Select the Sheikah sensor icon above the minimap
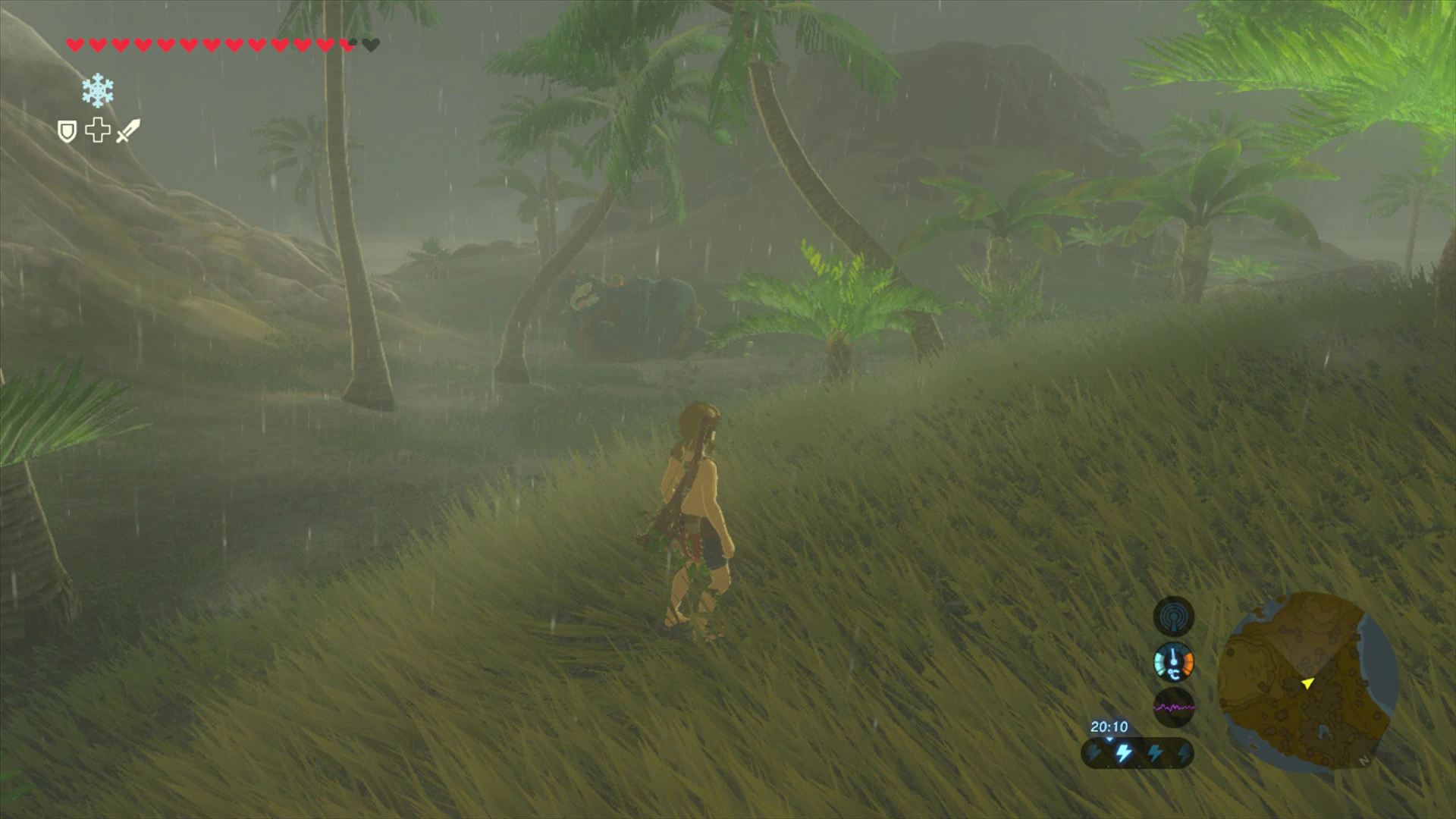 tap(1174, 616)
